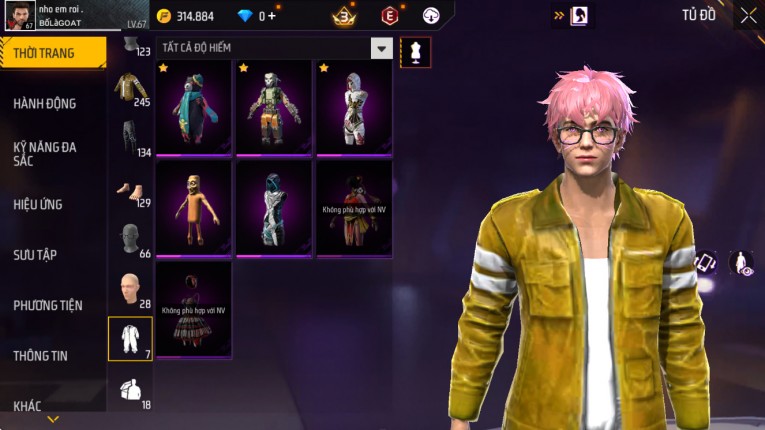The height and width of the screenshot is (430, 765).
Task: Select the orange jumpsuit character outfit
Action: click(x=194, y=208)
